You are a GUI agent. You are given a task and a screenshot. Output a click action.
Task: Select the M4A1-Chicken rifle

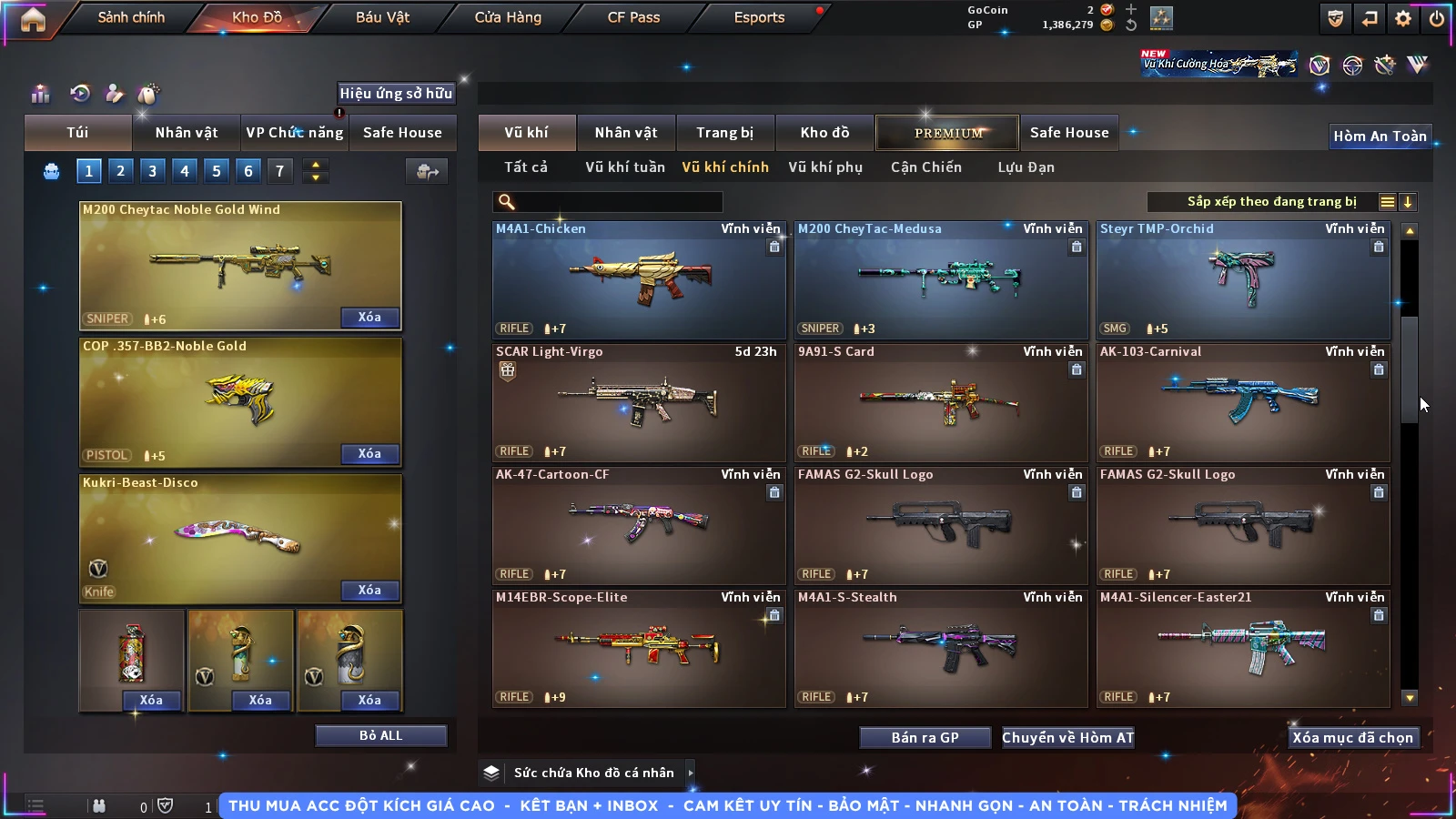point(639,280)
